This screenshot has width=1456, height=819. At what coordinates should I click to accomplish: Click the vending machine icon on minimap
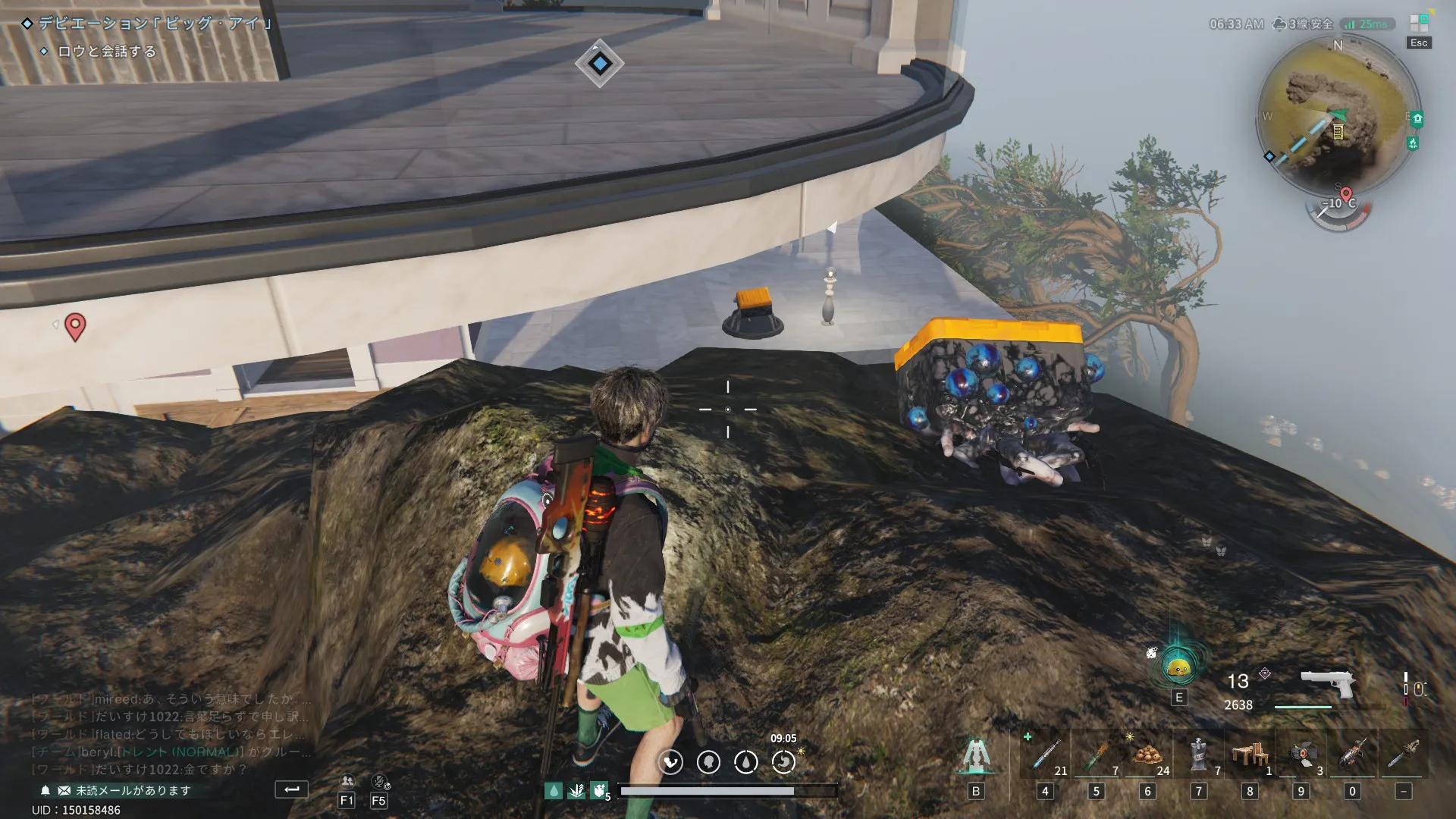click(1338, 132)
